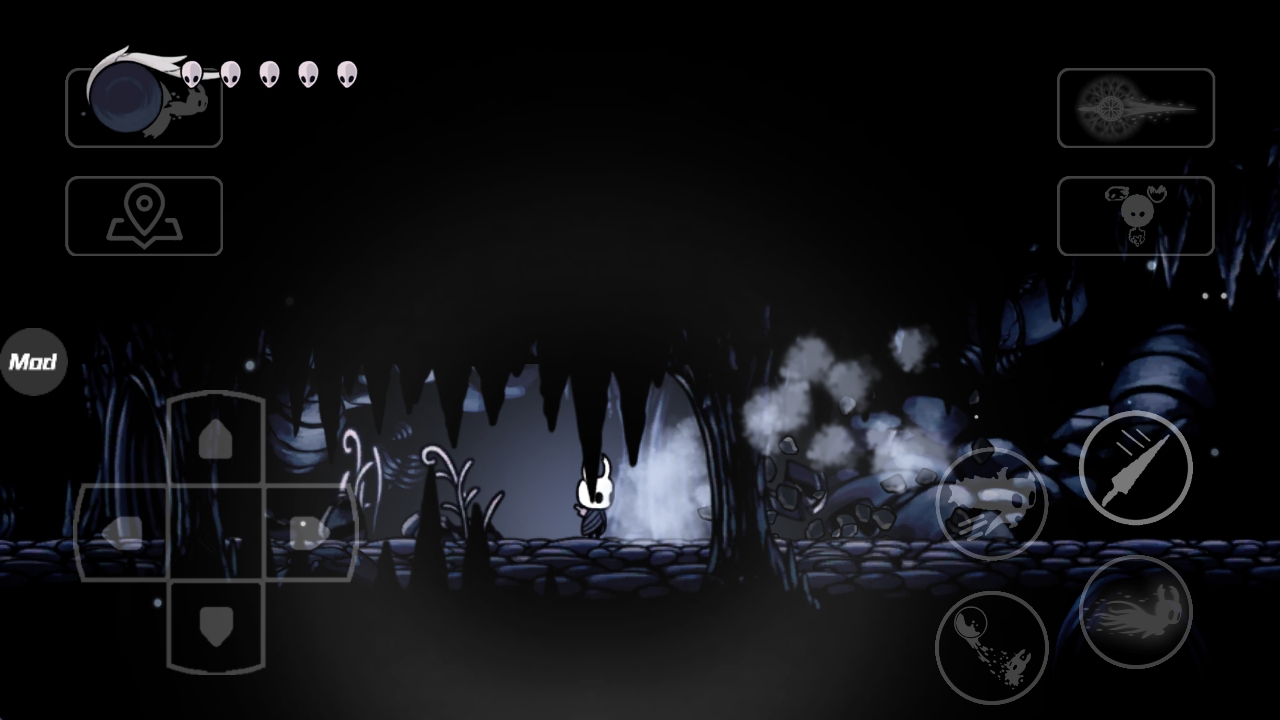
Task: Tap the down arrow on the D-pad
Action: point(215,626)
